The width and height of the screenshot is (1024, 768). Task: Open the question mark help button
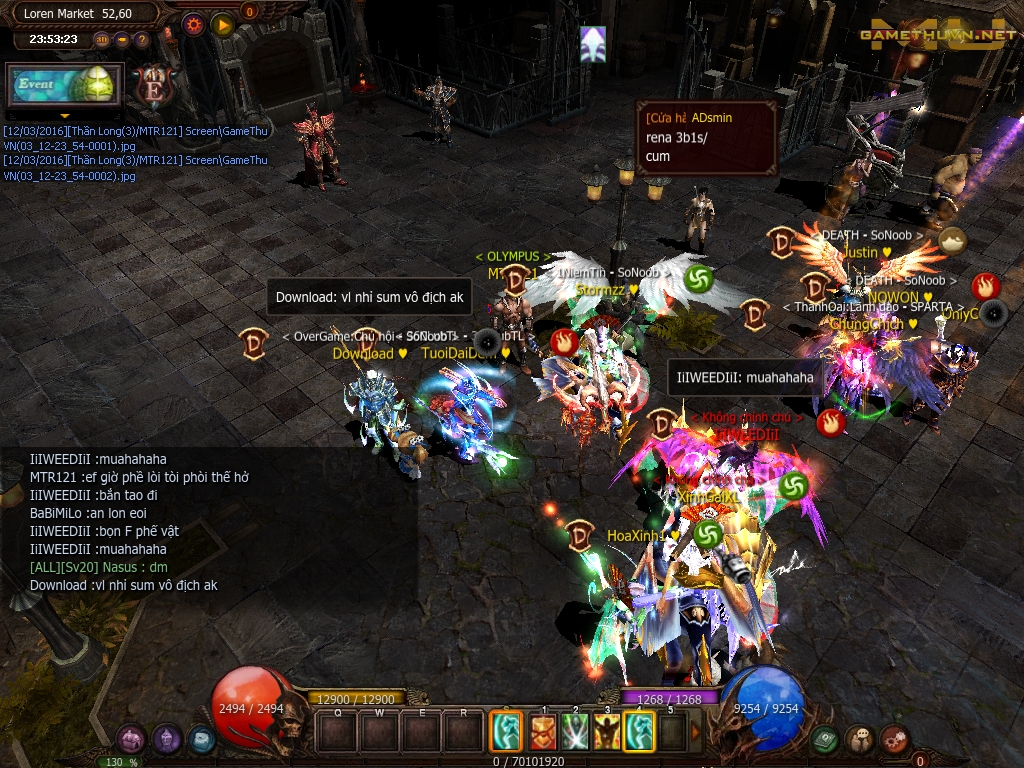tap(142, 40)
